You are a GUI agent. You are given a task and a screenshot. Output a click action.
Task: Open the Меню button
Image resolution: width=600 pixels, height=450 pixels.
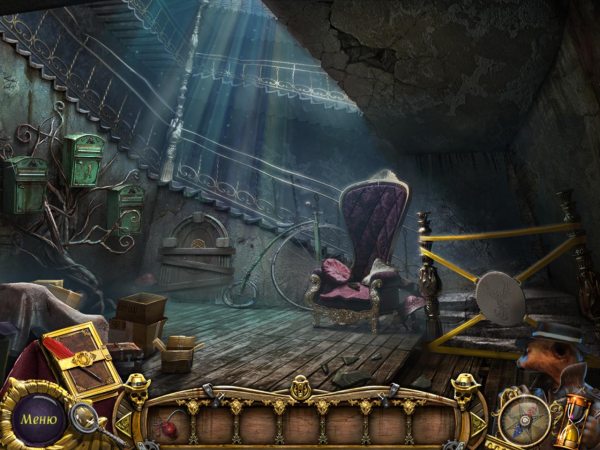click(x=38, y=417)
